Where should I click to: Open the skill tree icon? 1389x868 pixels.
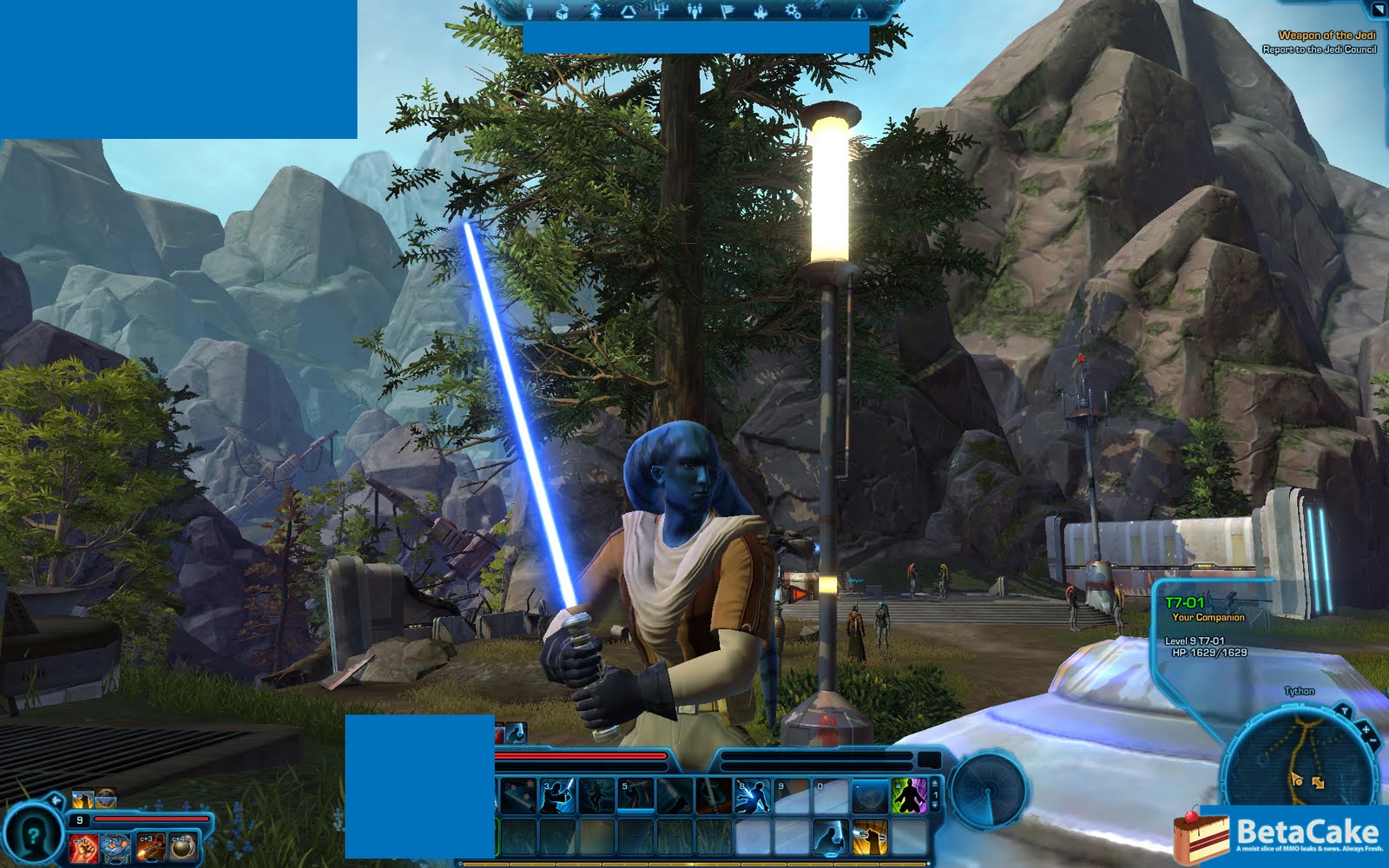coord(596,11)
